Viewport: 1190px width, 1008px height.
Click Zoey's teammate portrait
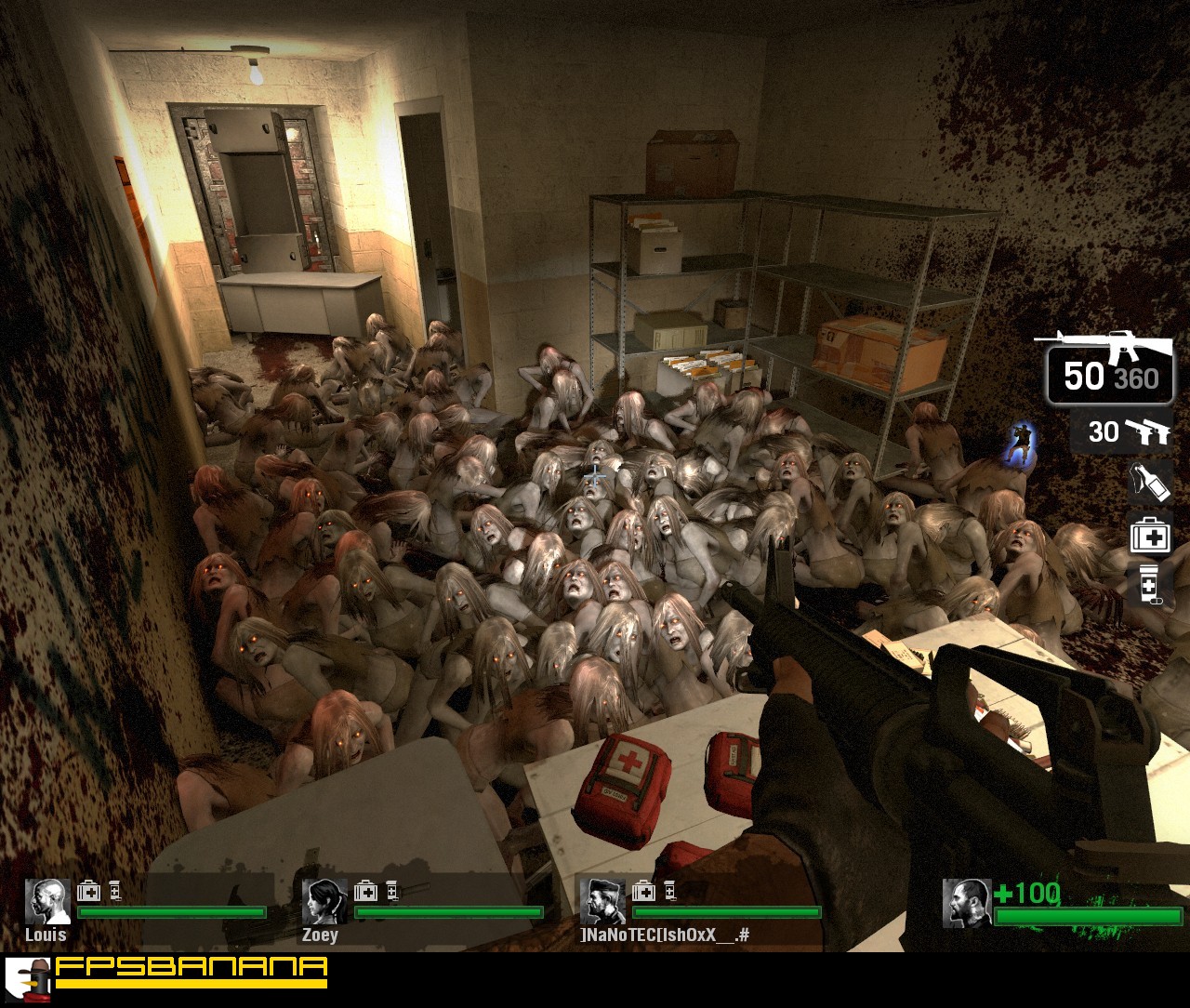click(324, 901)
